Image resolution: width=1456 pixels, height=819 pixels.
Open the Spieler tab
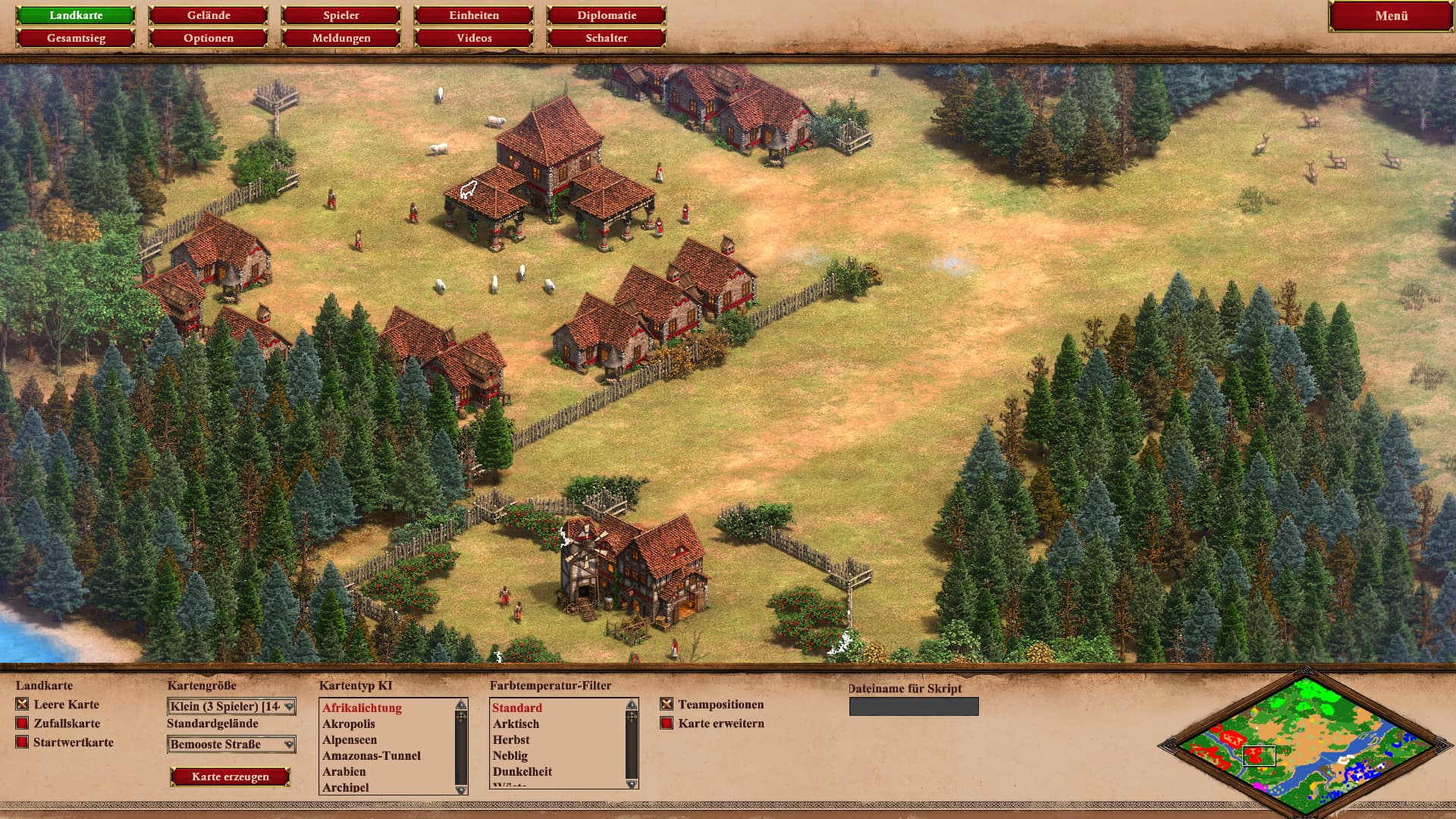point(341,15)
